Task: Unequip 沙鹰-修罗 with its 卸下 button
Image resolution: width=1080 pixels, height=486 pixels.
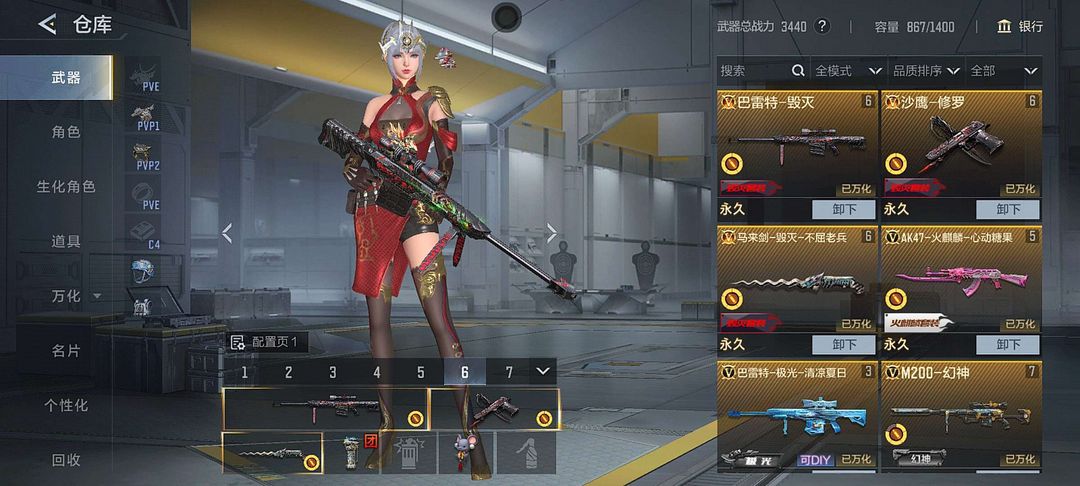Action: (x=1008, y=210)
